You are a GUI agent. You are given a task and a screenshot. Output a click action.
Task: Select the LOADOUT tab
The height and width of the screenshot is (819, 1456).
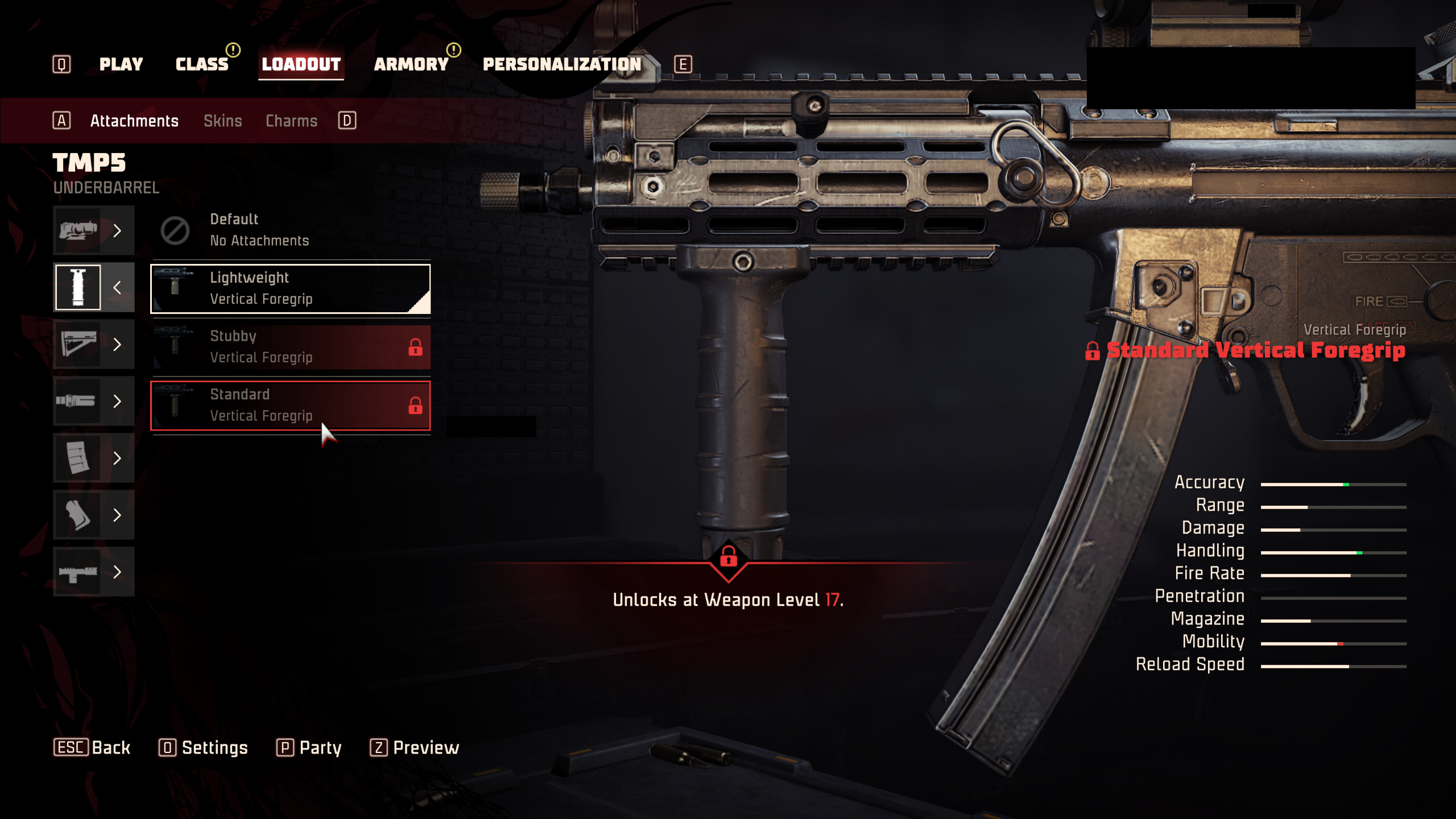(301, 64)
